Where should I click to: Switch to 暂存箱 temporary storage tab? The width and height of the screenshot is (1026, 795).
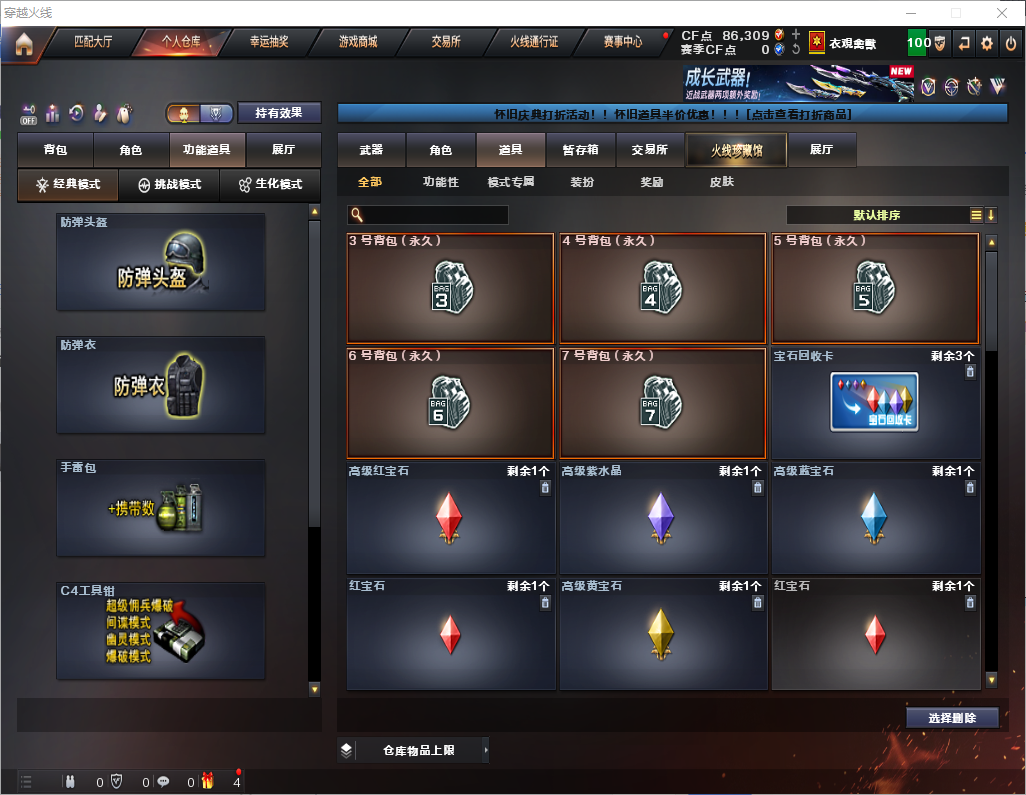[x=580, y=150]
